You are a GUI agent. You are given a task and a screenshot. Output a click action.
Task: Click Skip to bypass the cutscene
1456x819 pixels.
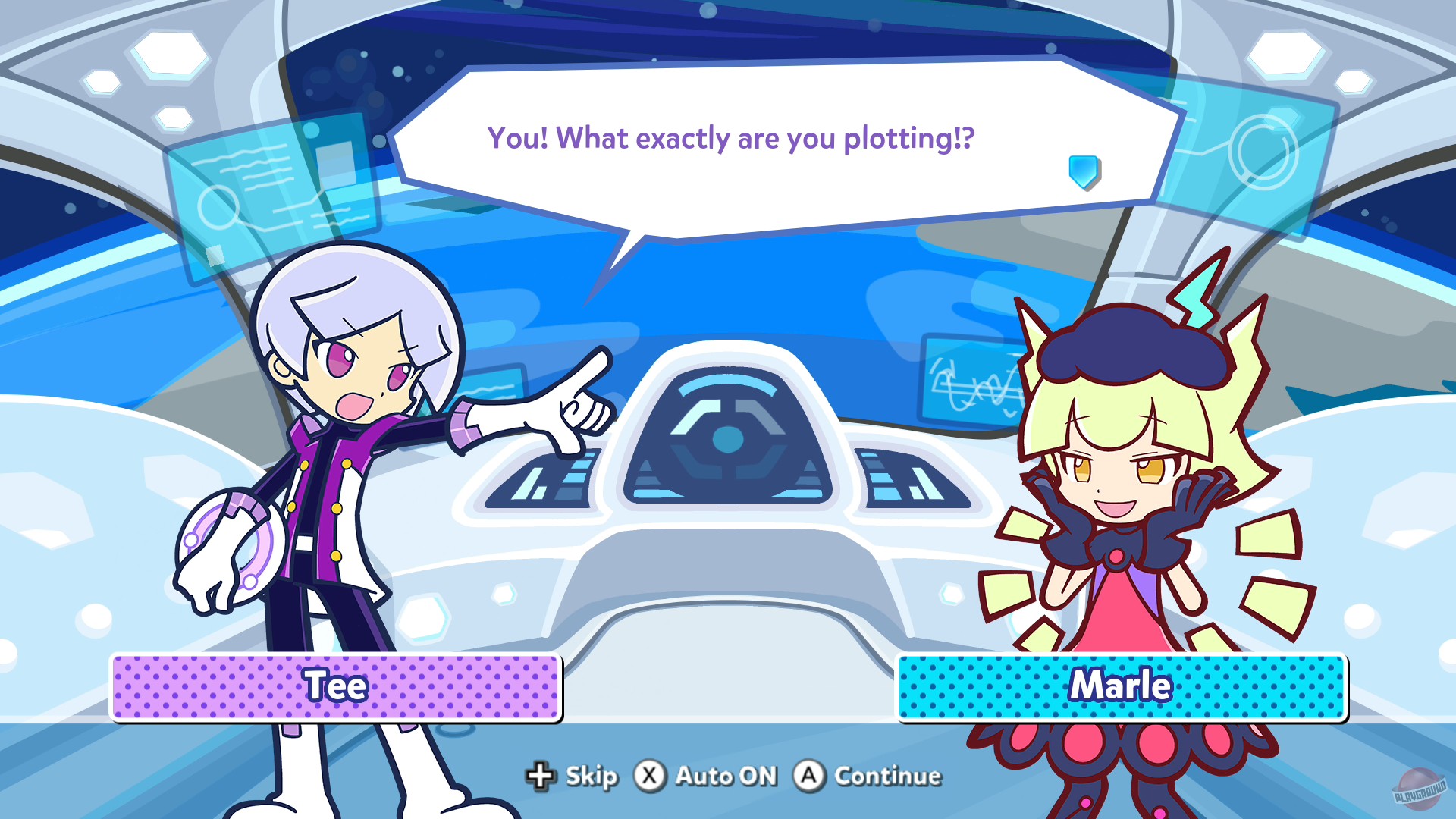[590, 777]
